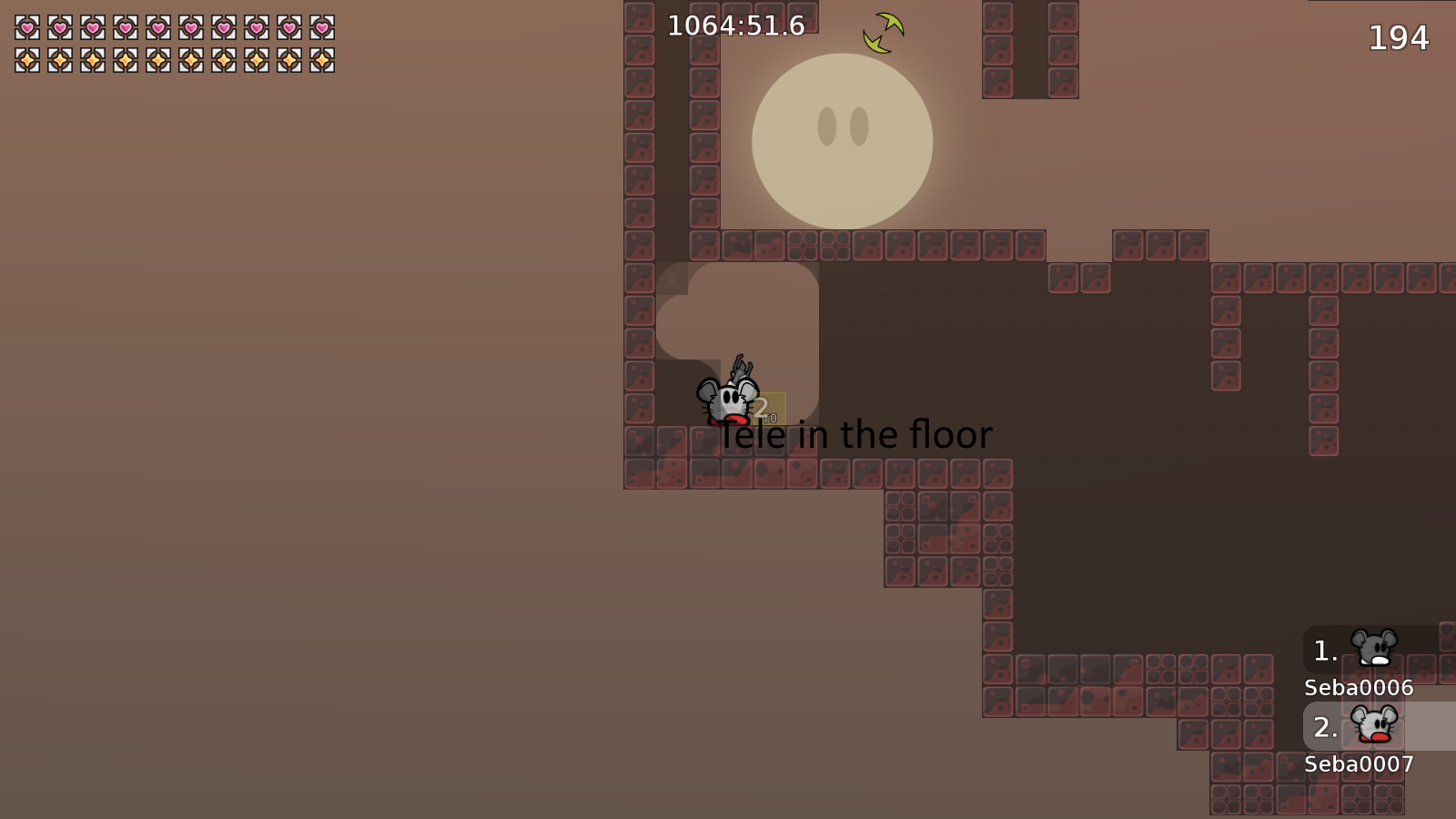This screenshot has height=819, width=1456.
Task: Click the rank '1.' label in the scoreboard
Action: [1324, 649]
